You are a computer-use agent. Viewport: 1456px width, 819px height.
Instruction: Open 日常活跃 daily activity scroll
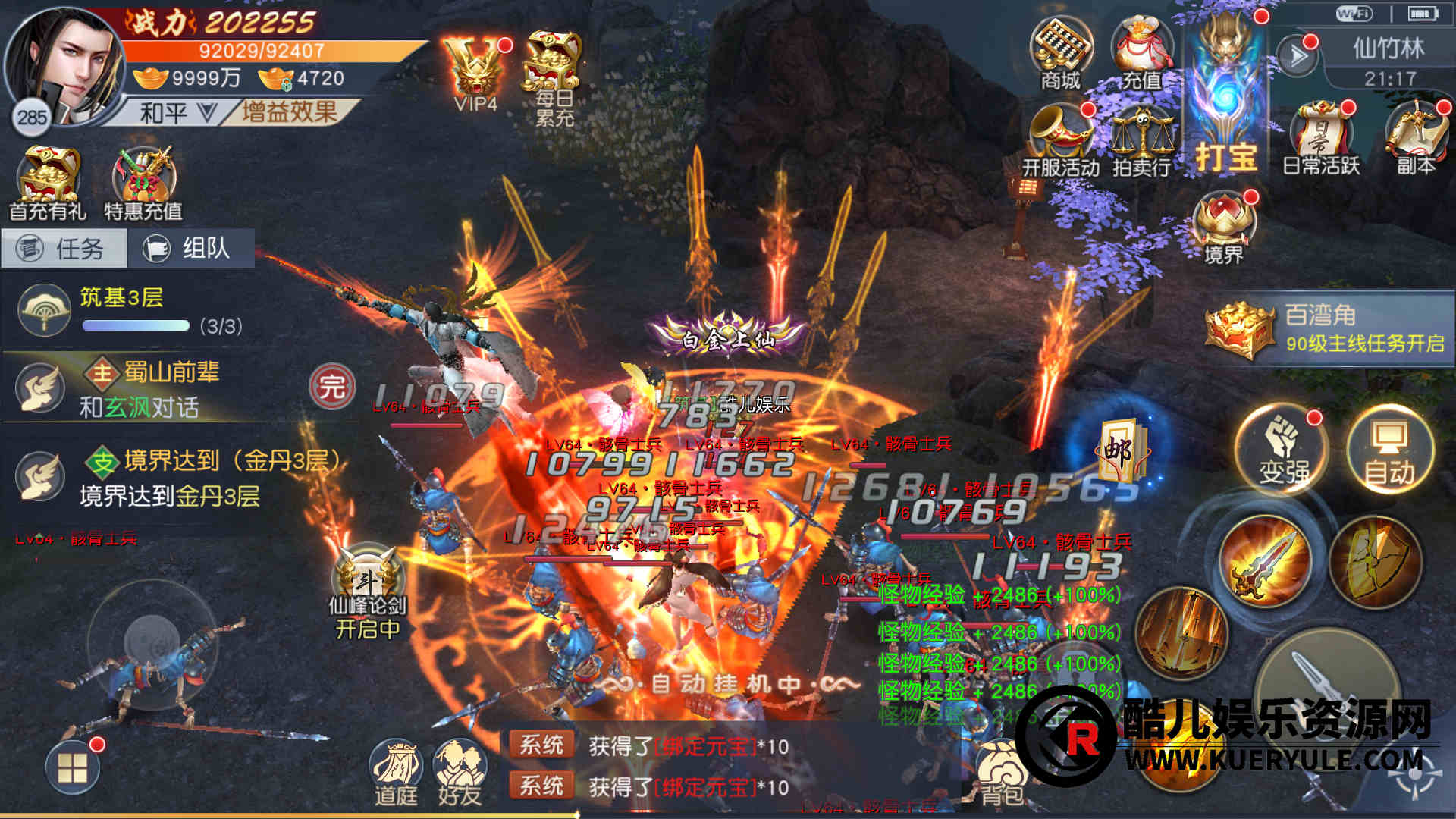pos(1321,140)
